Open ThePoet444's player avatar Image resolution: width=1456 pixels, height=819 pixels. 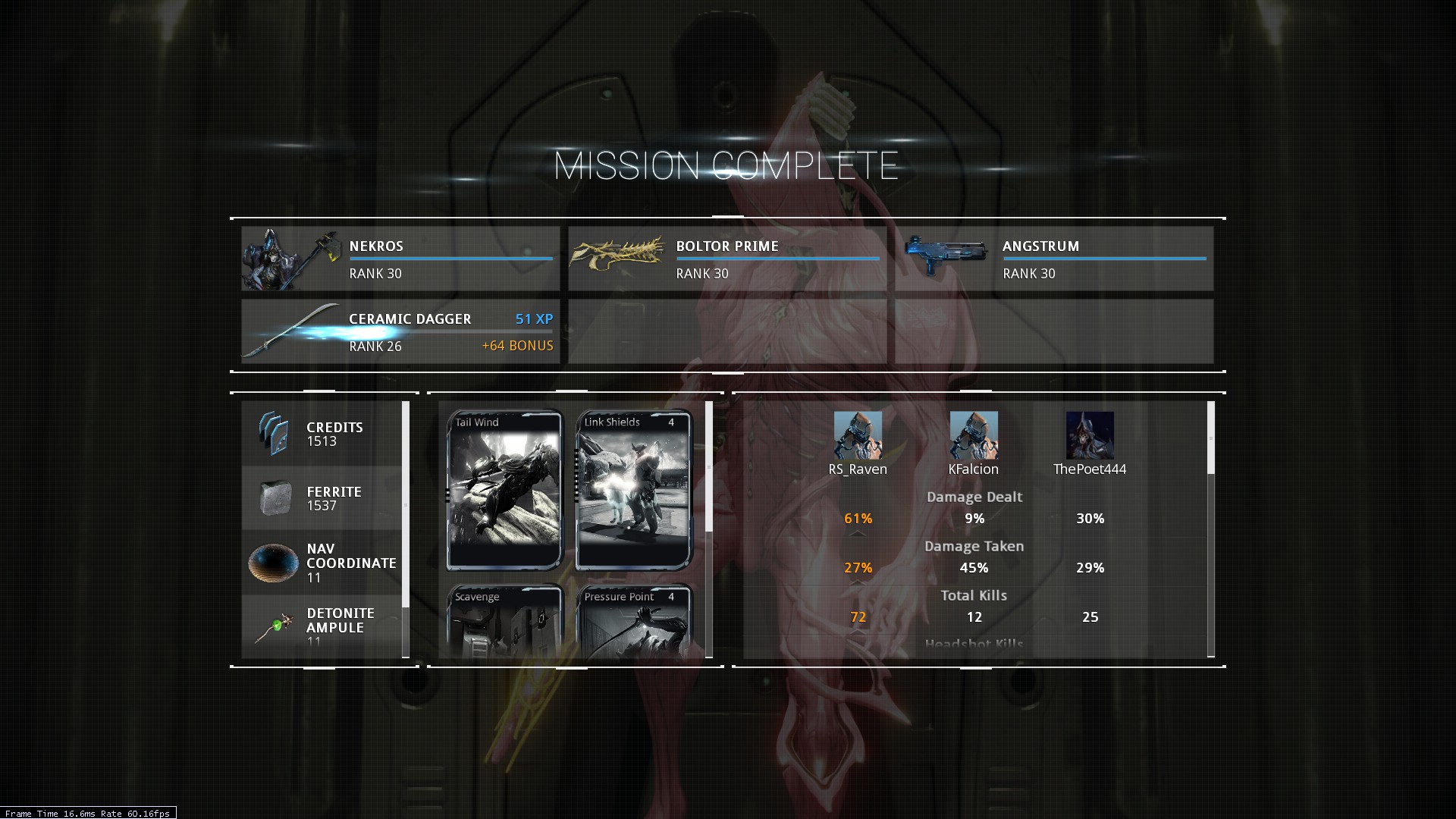1090,435
